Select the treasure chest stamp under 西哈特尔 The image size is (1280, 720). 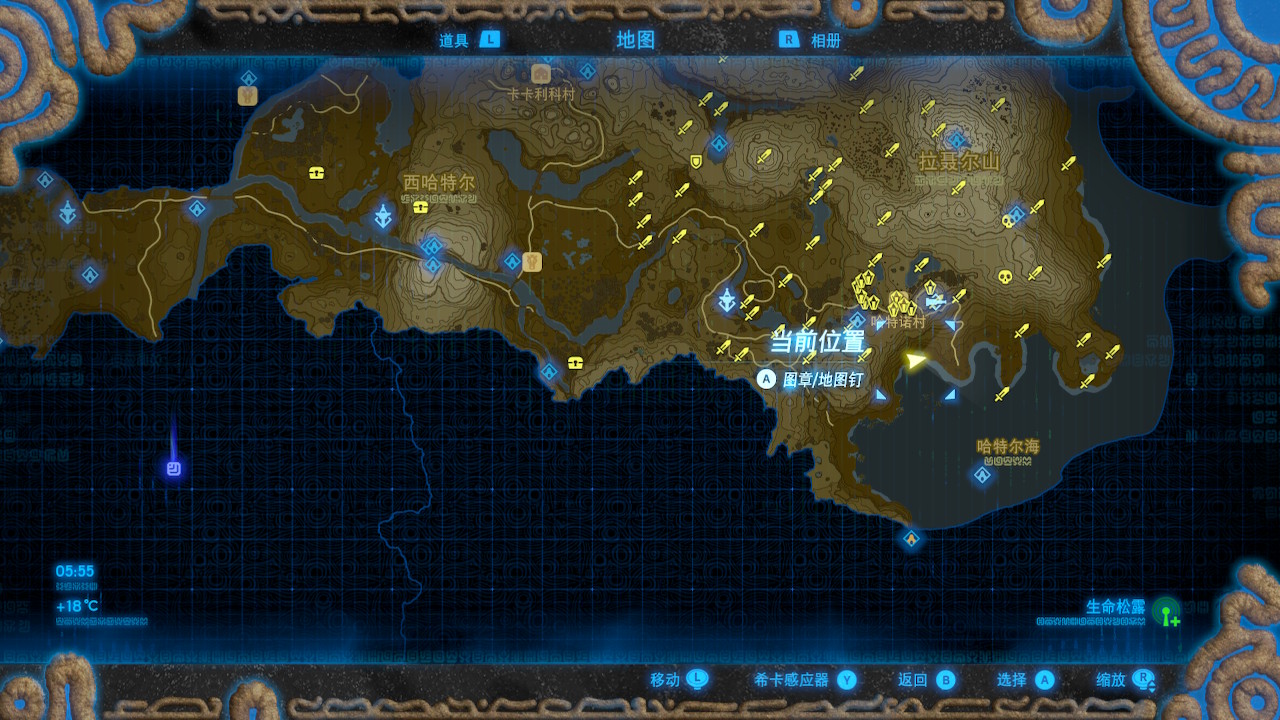tap(421, 207)
